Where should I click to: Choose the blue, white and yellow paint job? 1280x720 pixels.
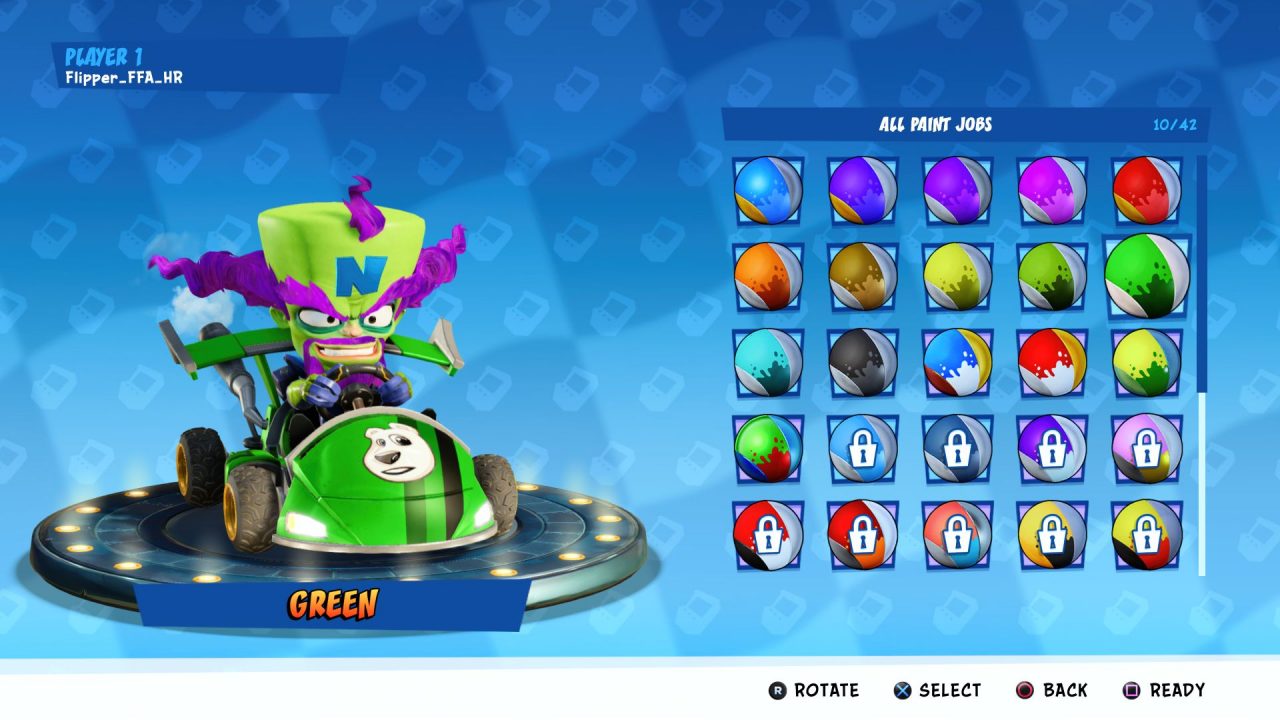pyautogui.click(x=957, y=362)
